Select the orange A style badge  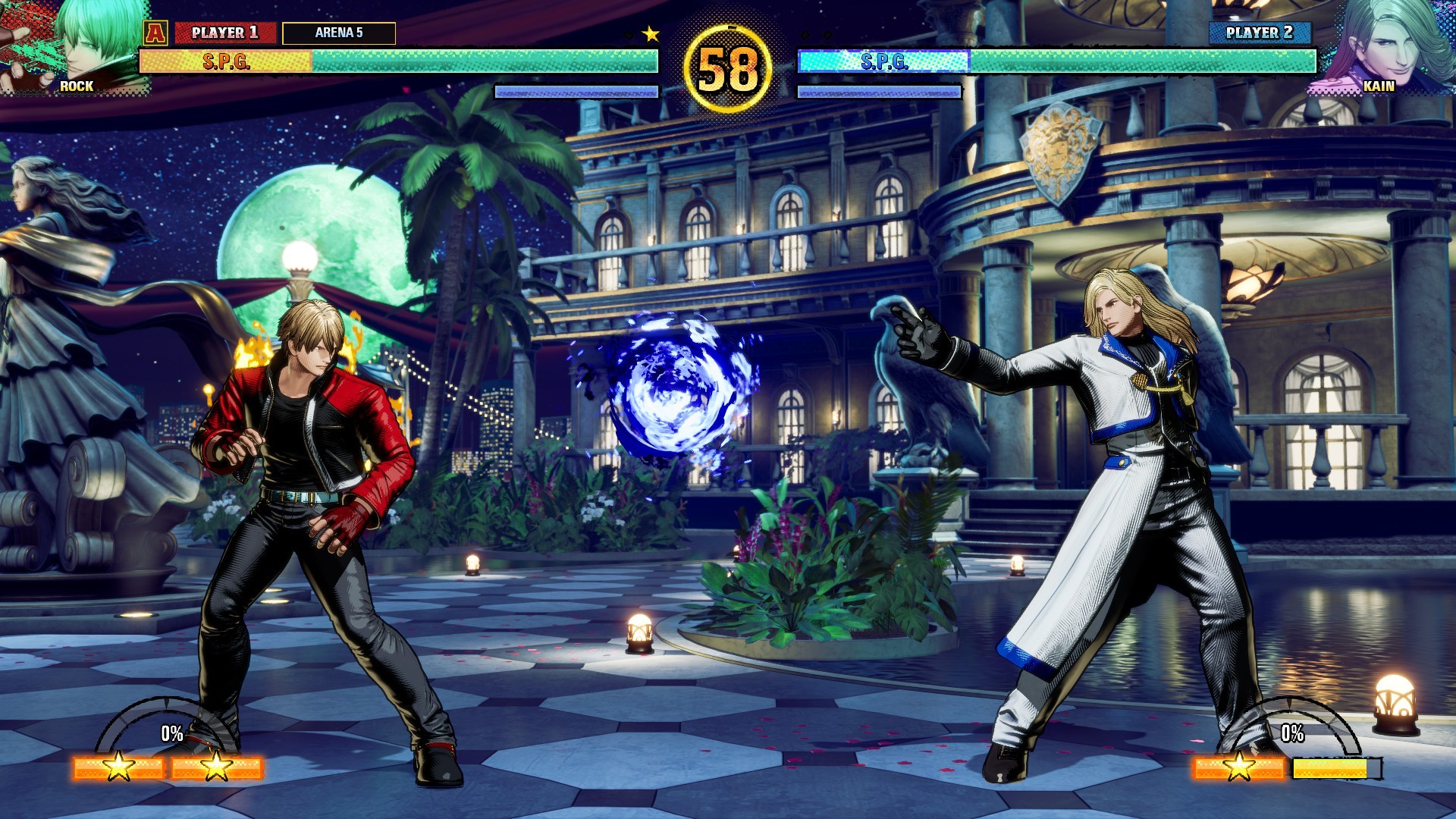tap(155, 33)
